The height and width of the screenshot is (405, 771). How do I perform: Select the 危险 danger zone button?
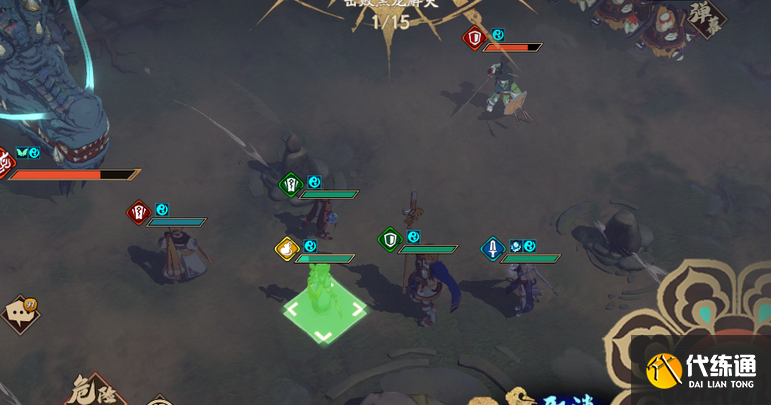pos(94,391)
